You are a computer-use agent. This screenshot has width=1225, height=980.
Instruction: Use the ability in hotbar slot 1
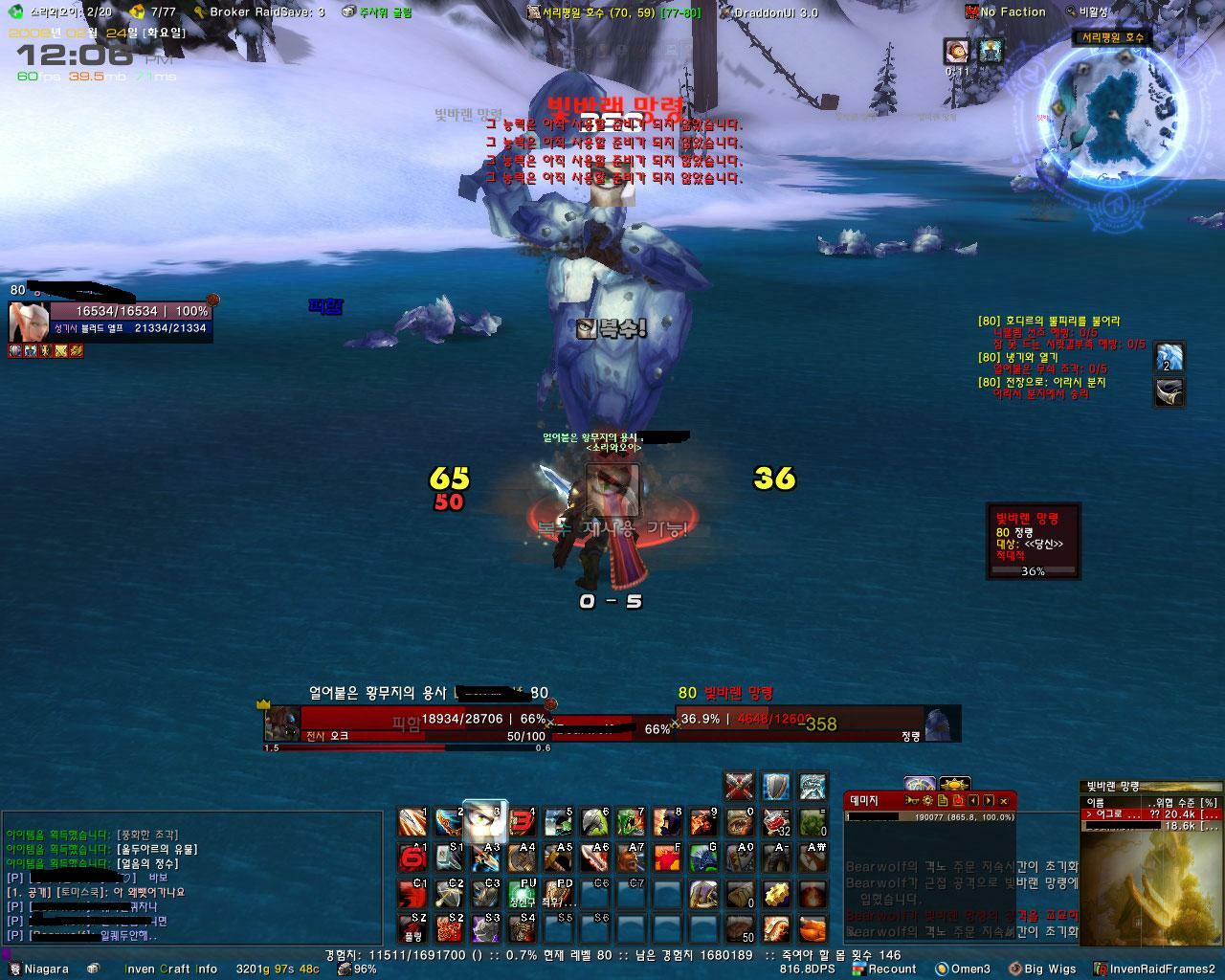412,822
